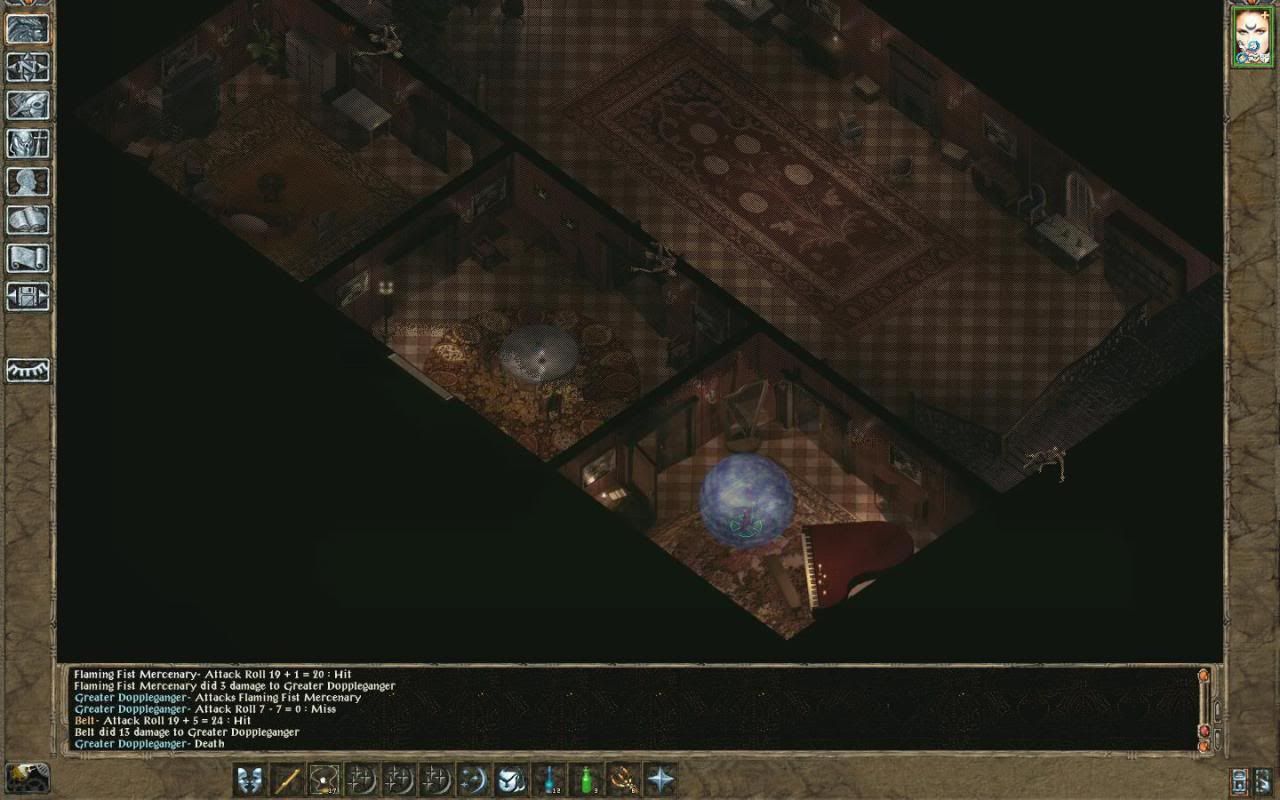
Task: Use the green potion quick item
Action: (x=587, y=779)
